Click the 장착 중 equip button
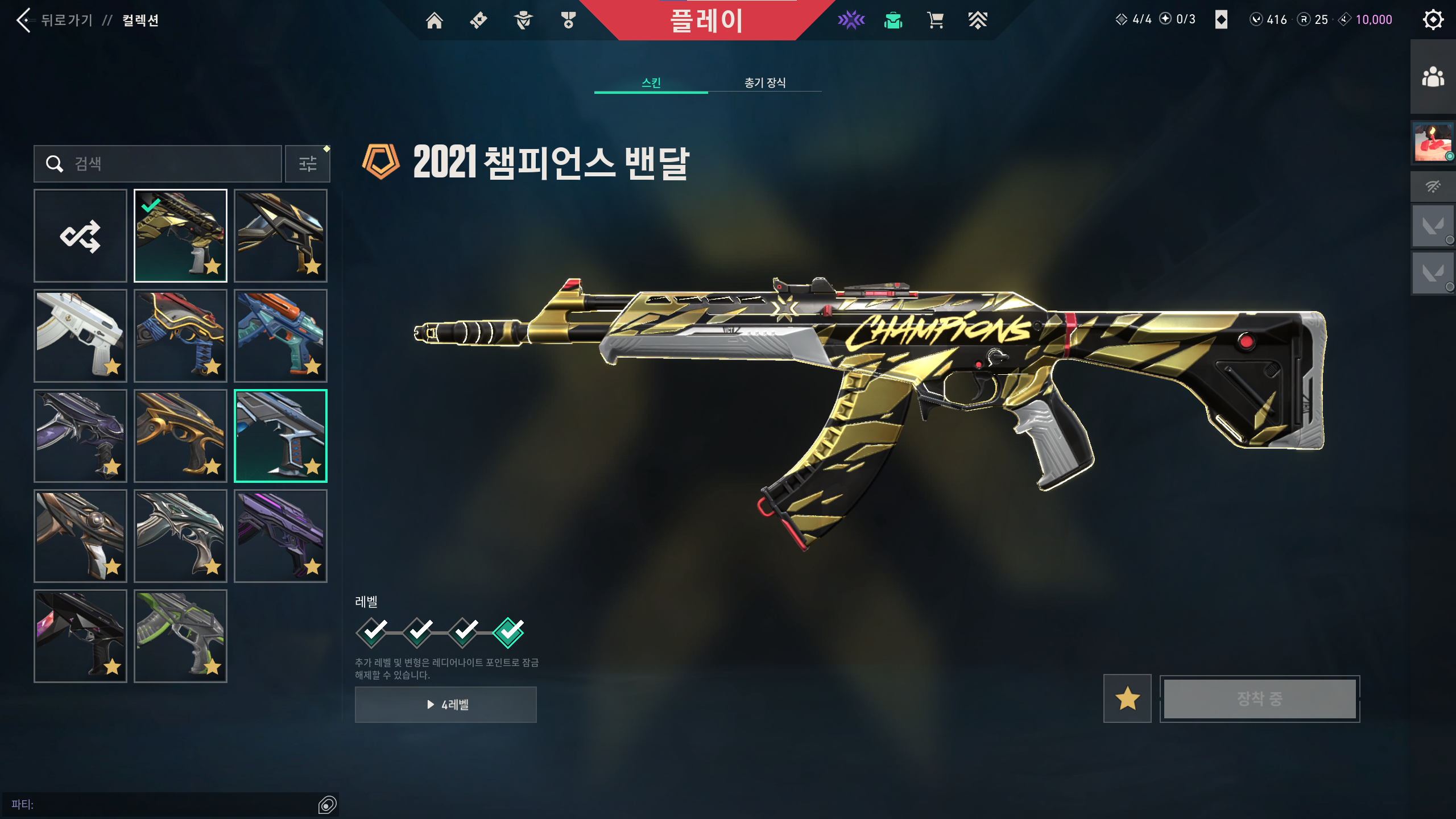The image size is (1456, 819). click(1260, 699)
